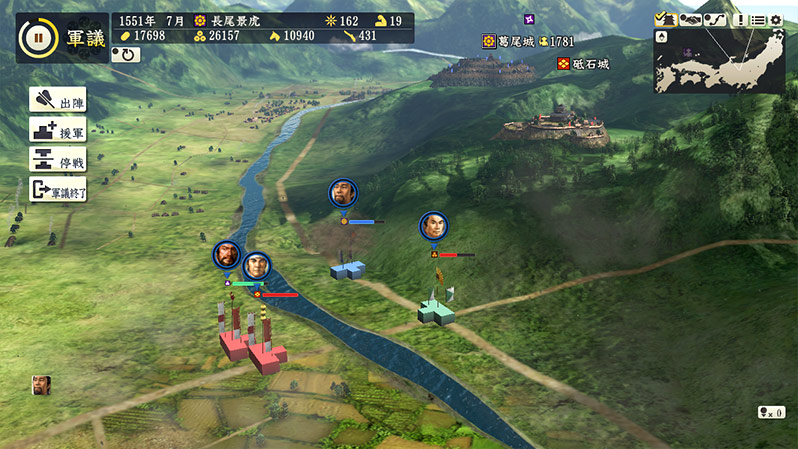Viewport: 798px width, 449px height.
Task: Open the gear settings menu
Action: tap(776, 19)
